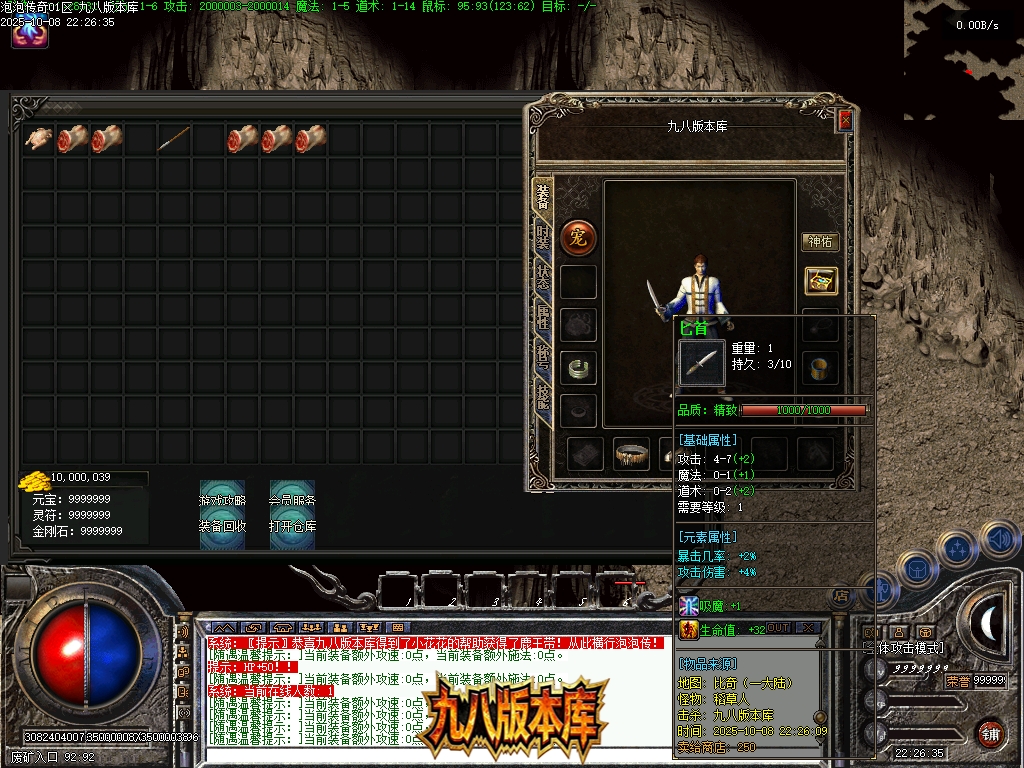Viewport: 1024px width, 768px height.
Task: Select the equipped green bracelet slot
Action: pos(578,368)
